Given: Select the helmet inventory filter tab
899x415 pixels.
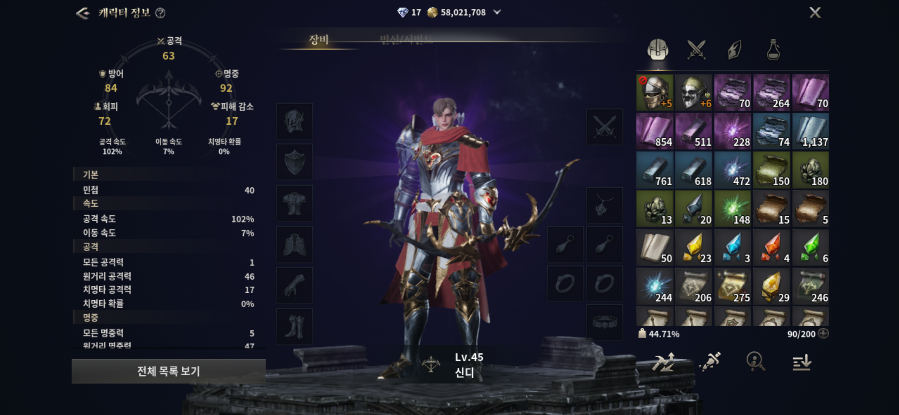Looking at the screenshot, I should coord(657,49).
